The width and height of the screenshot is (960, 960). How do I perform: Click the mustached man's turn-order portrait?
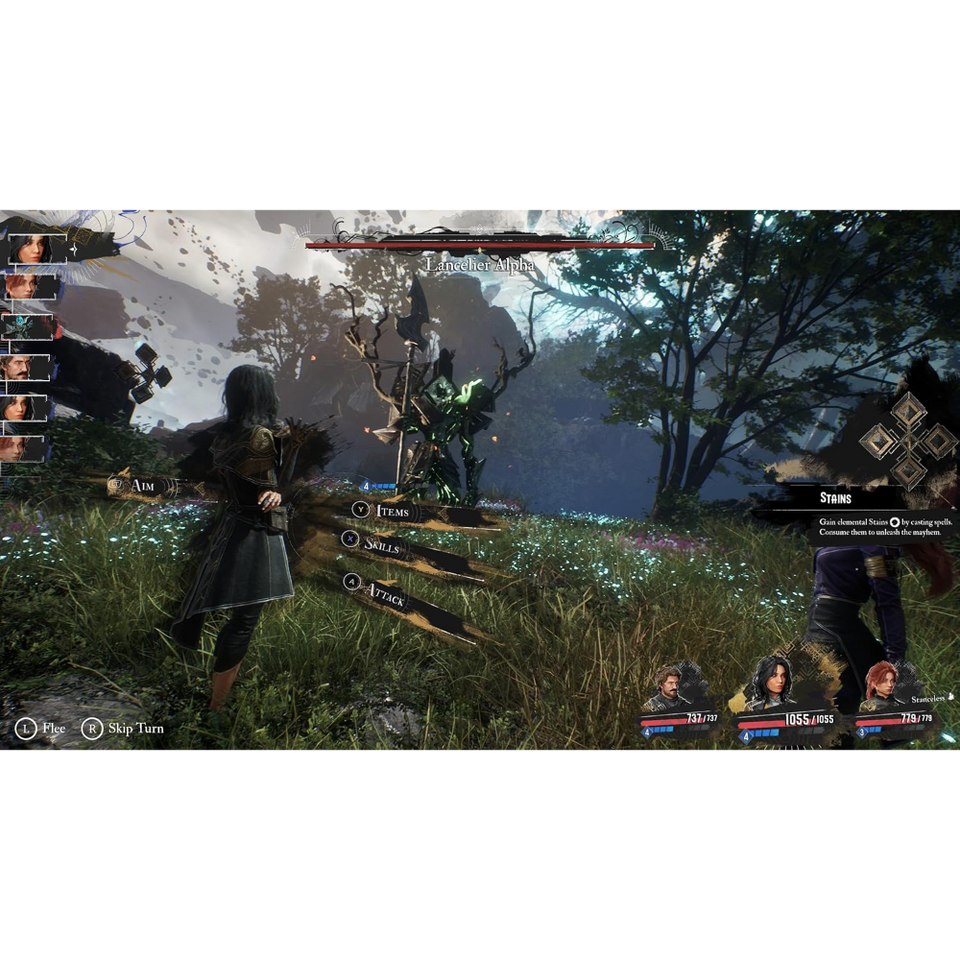[25, 368]
